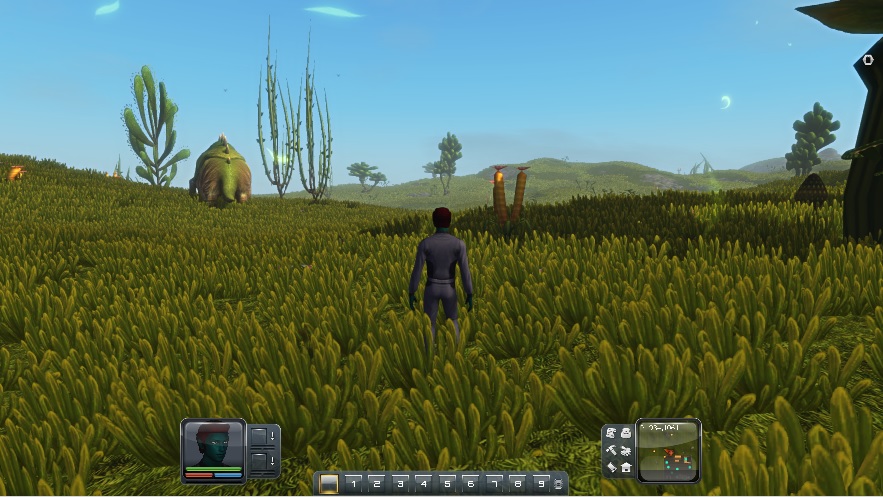This screenshot has height=497, width=883.
Task: Select the highlighted first hotbar slot
Action: tap(329, 484)
